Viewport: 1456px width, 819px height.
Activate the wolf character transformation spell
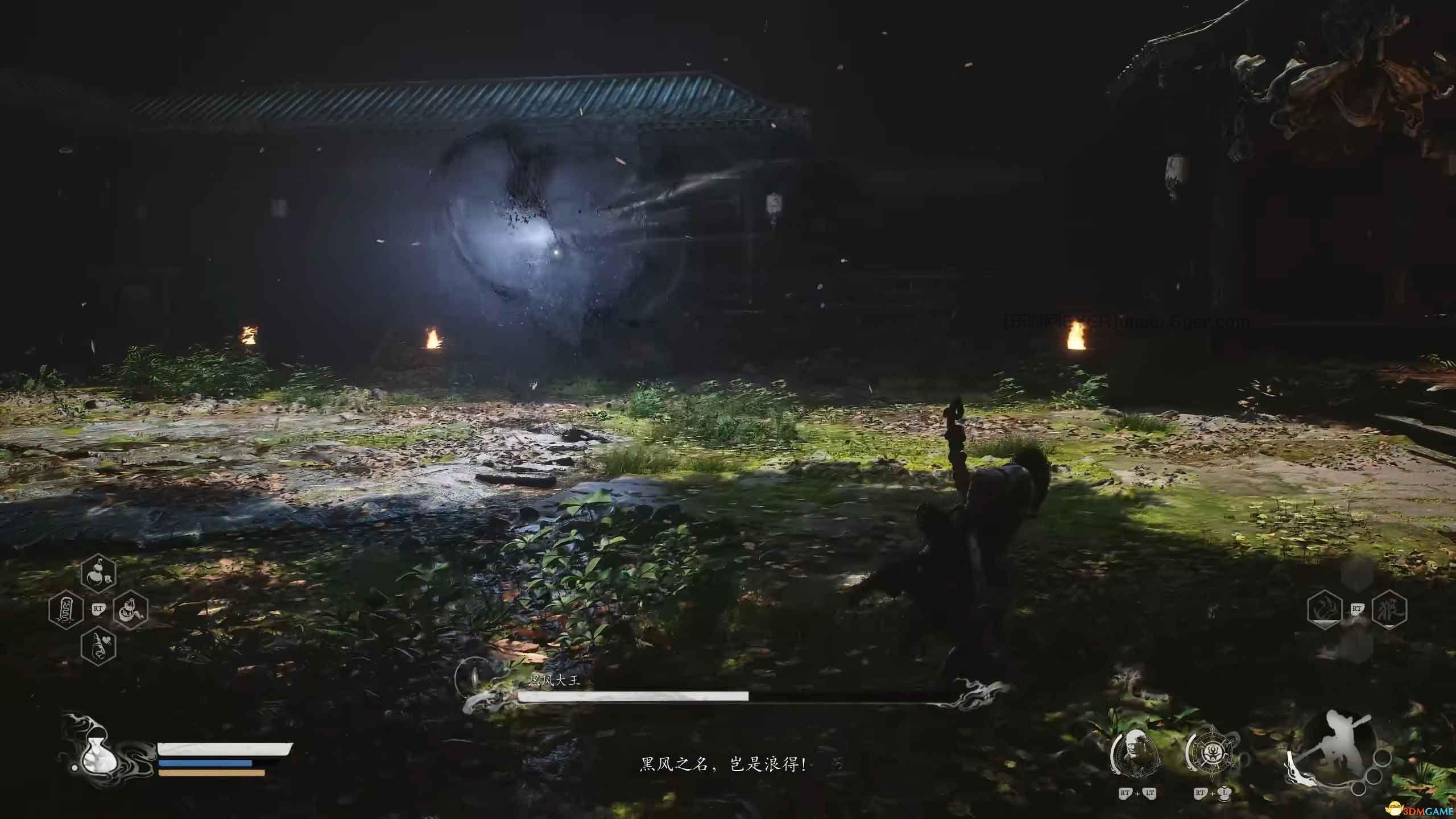1389,610
